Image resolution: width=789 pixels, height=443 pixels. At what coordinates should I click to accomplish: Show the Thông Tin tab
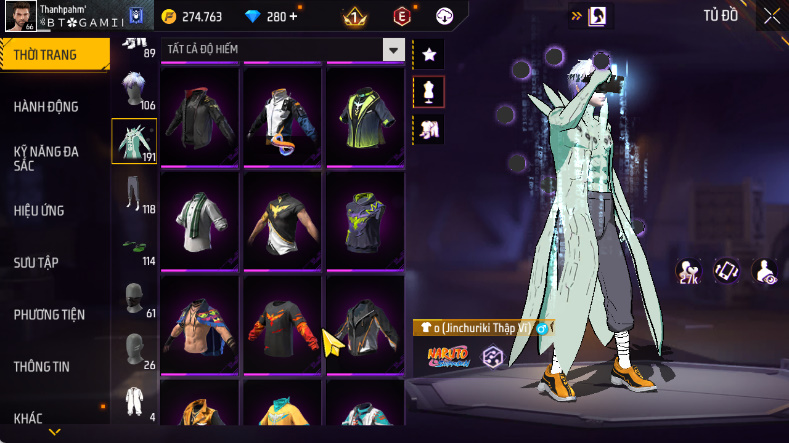click(41, 366)
